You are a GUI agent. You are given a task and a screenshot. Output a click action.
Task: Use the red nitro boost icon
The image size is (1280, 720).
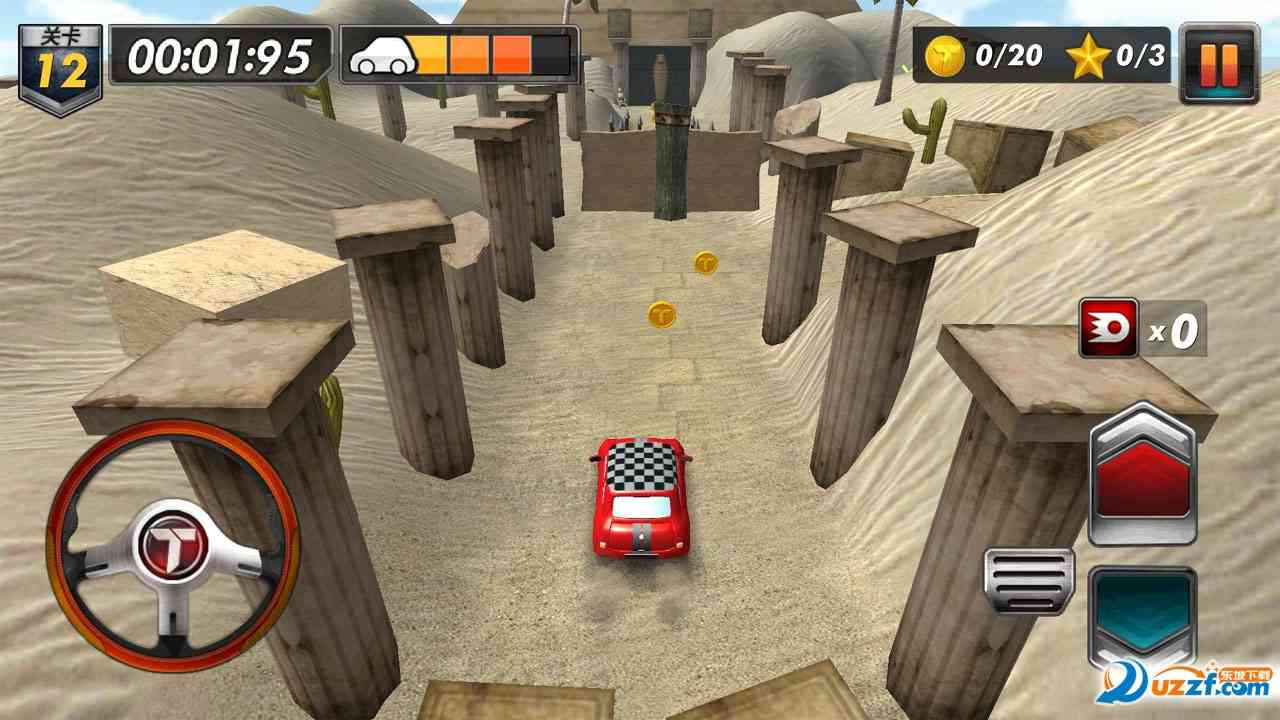click(x=1108, y=329)
